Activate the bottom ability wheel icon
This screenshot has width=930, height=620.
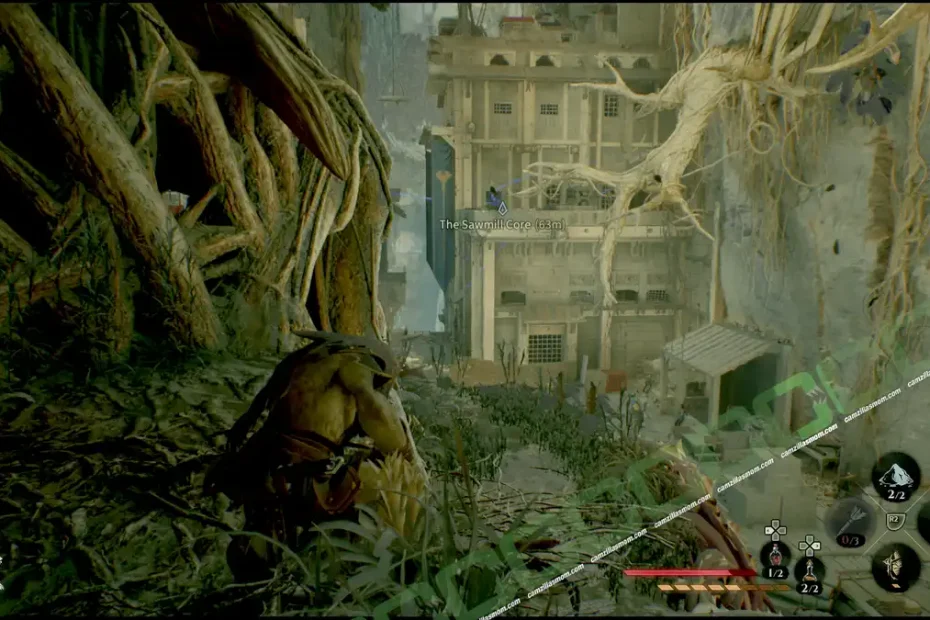(x=896, y=567)
